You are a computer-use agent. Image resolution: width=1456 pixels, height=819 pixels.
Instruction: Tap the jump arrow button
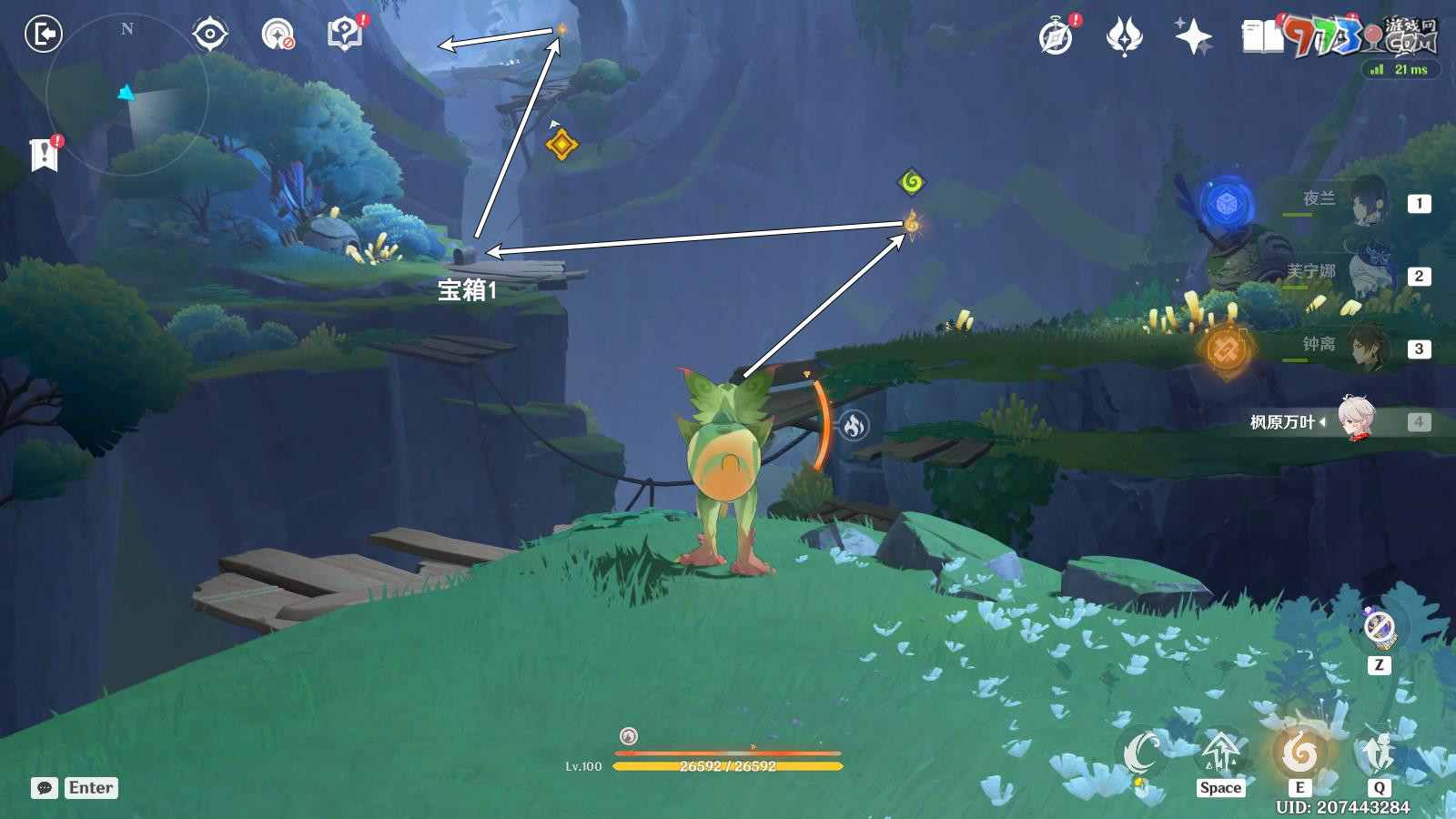1220,753
